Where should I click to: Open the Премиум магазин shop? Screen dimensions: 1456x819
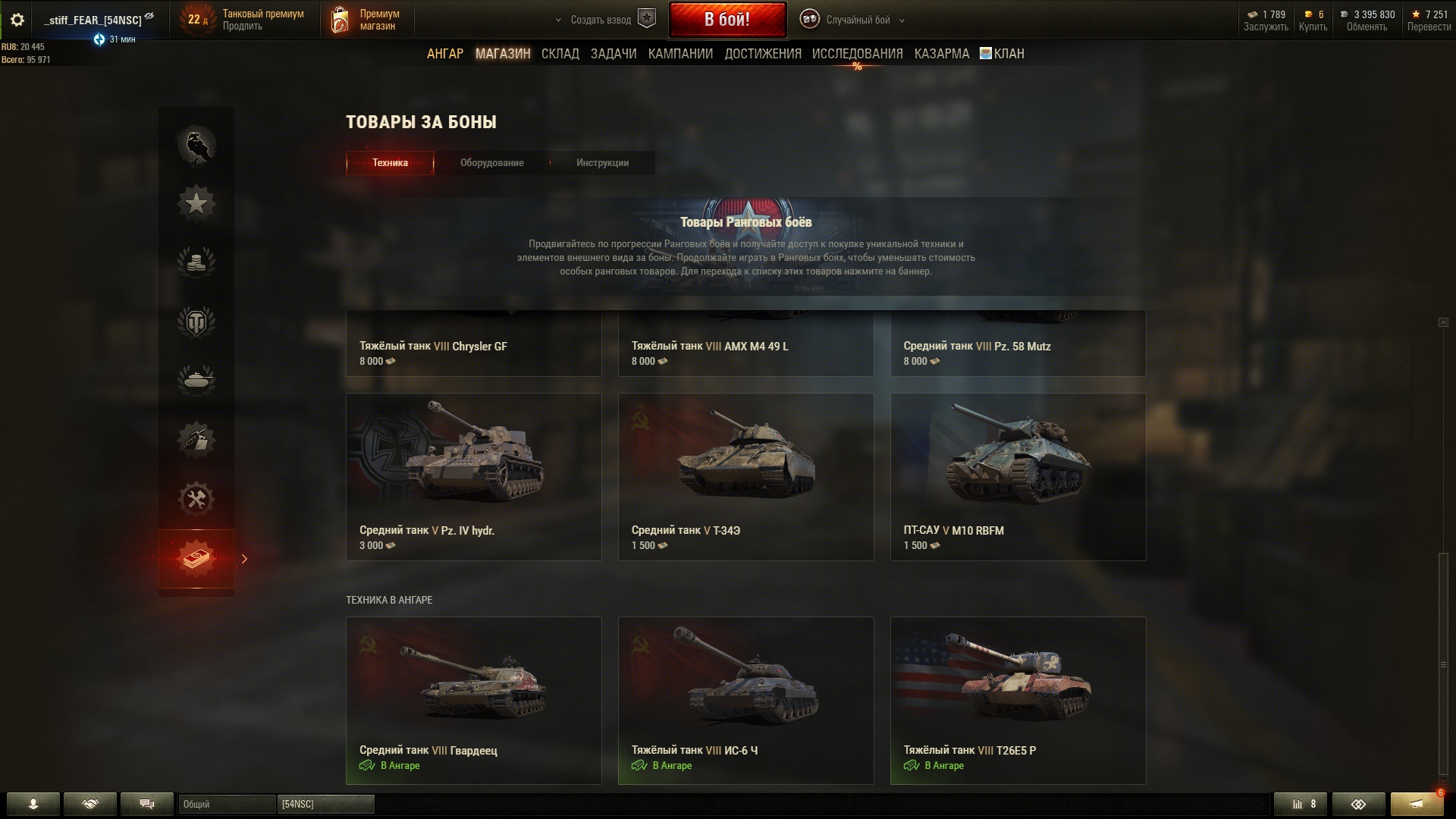tap(366, 20)
